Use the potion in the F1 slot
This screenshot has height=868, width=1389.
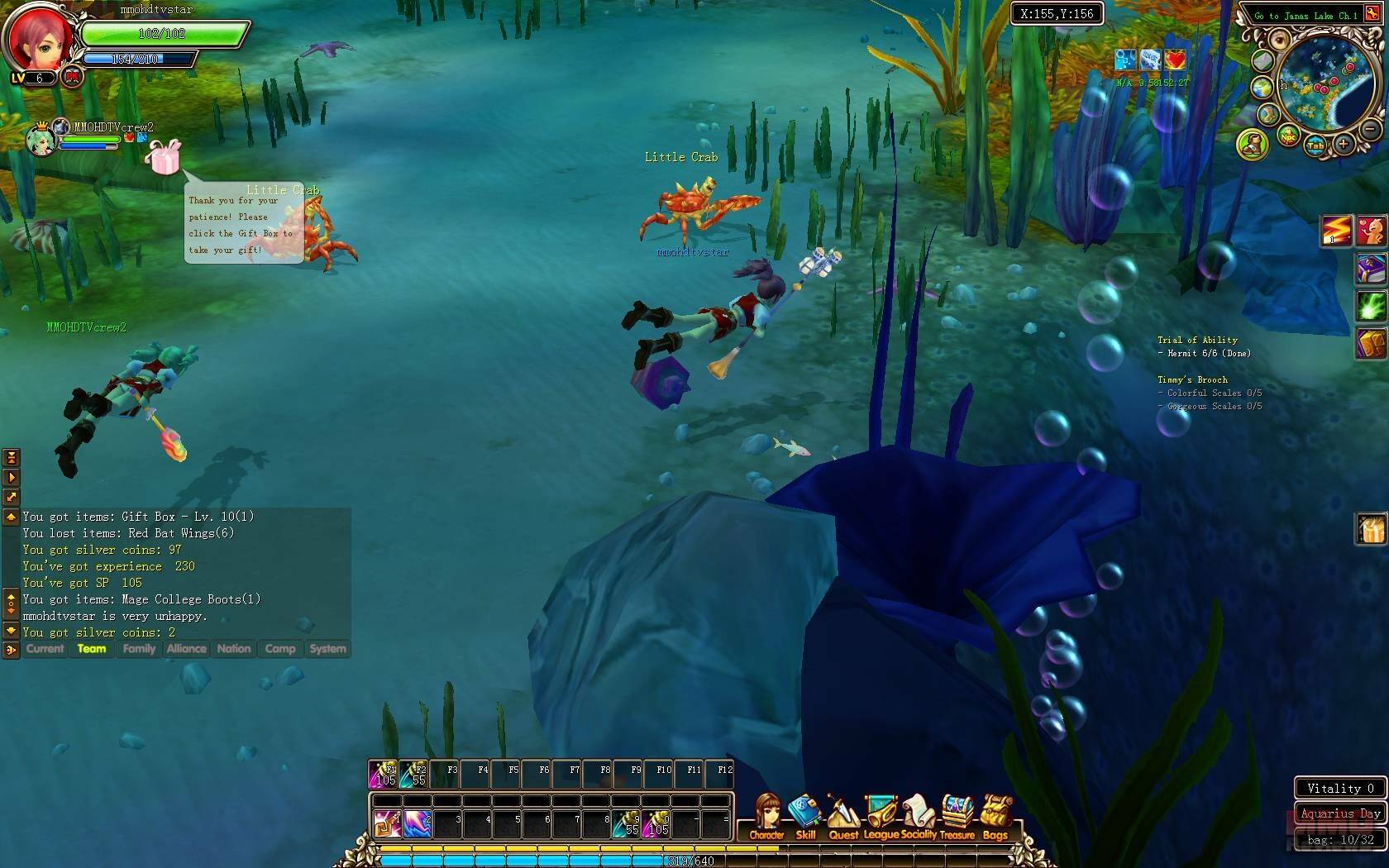click(383, 774)
